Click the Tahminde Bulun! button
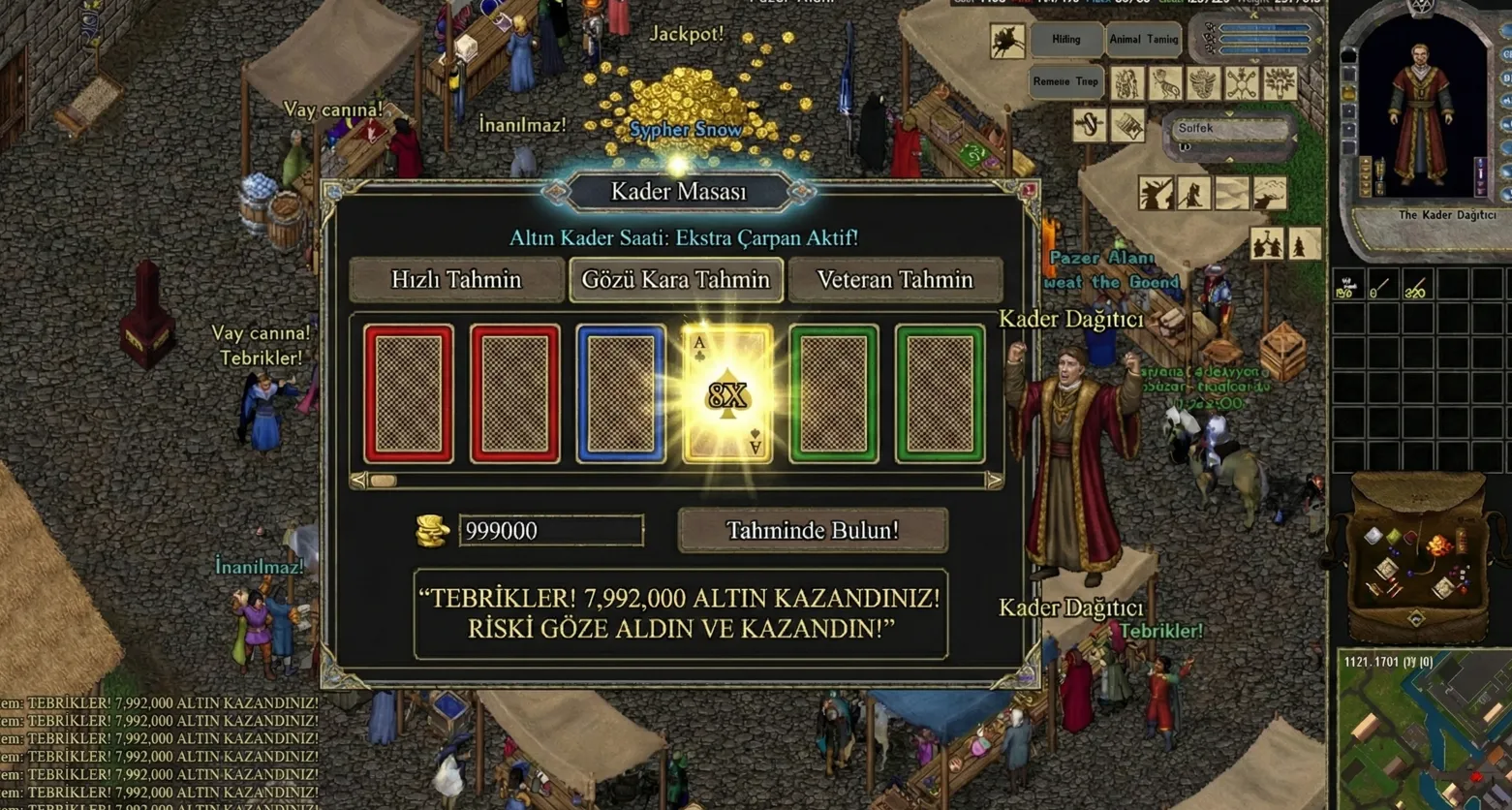This screenshot has width=1512, height=810. [812, 530]
